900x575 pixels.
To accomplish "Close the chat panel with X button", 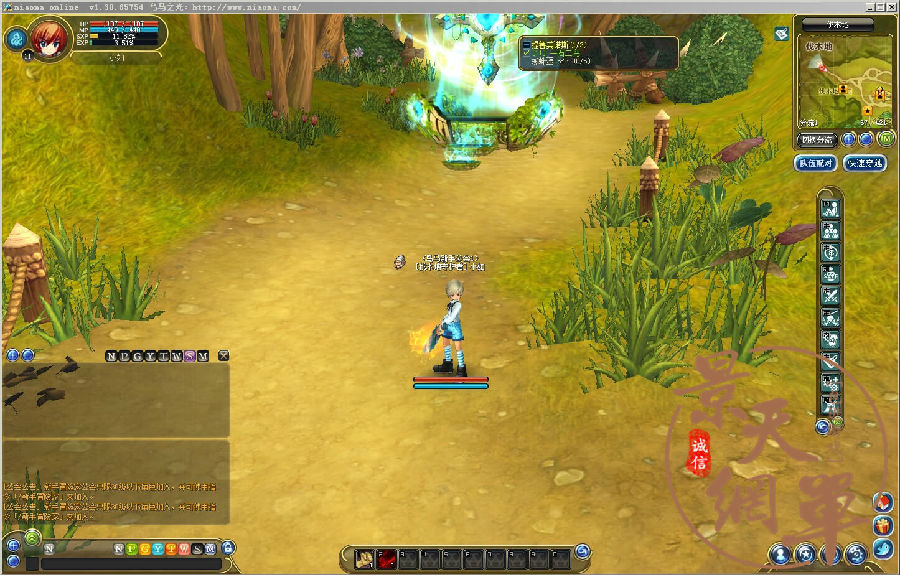I will click(x=224, y=355).
